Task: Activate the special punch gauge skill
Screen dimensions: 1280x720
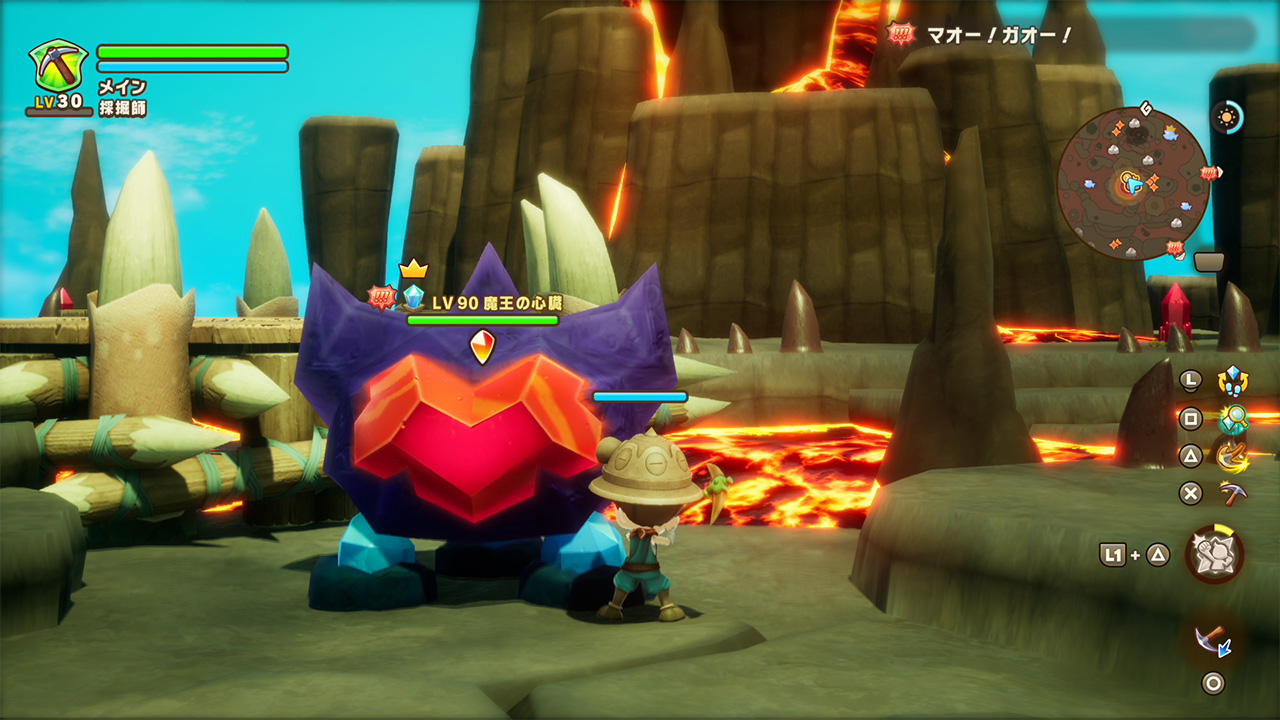Action: (1215, 554)
